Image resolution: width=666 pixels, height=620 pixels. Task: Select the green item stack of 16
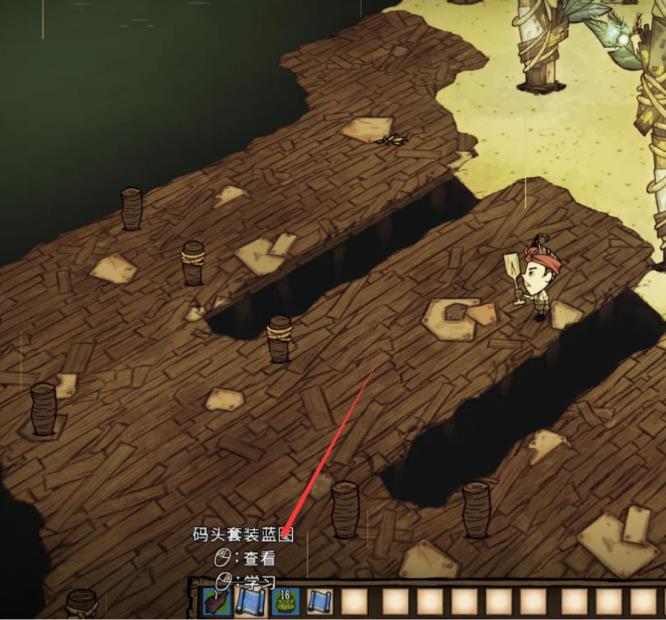point(286,601)
